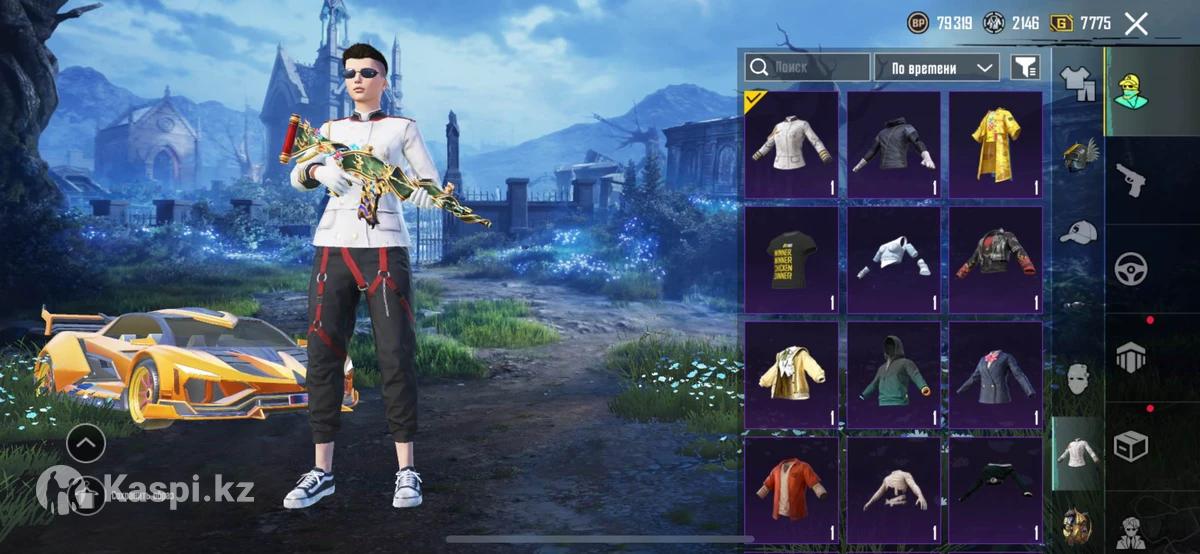Click the save outfit hanger button
The width and height of the screenshot is (1200, 554).
point(86,492)
